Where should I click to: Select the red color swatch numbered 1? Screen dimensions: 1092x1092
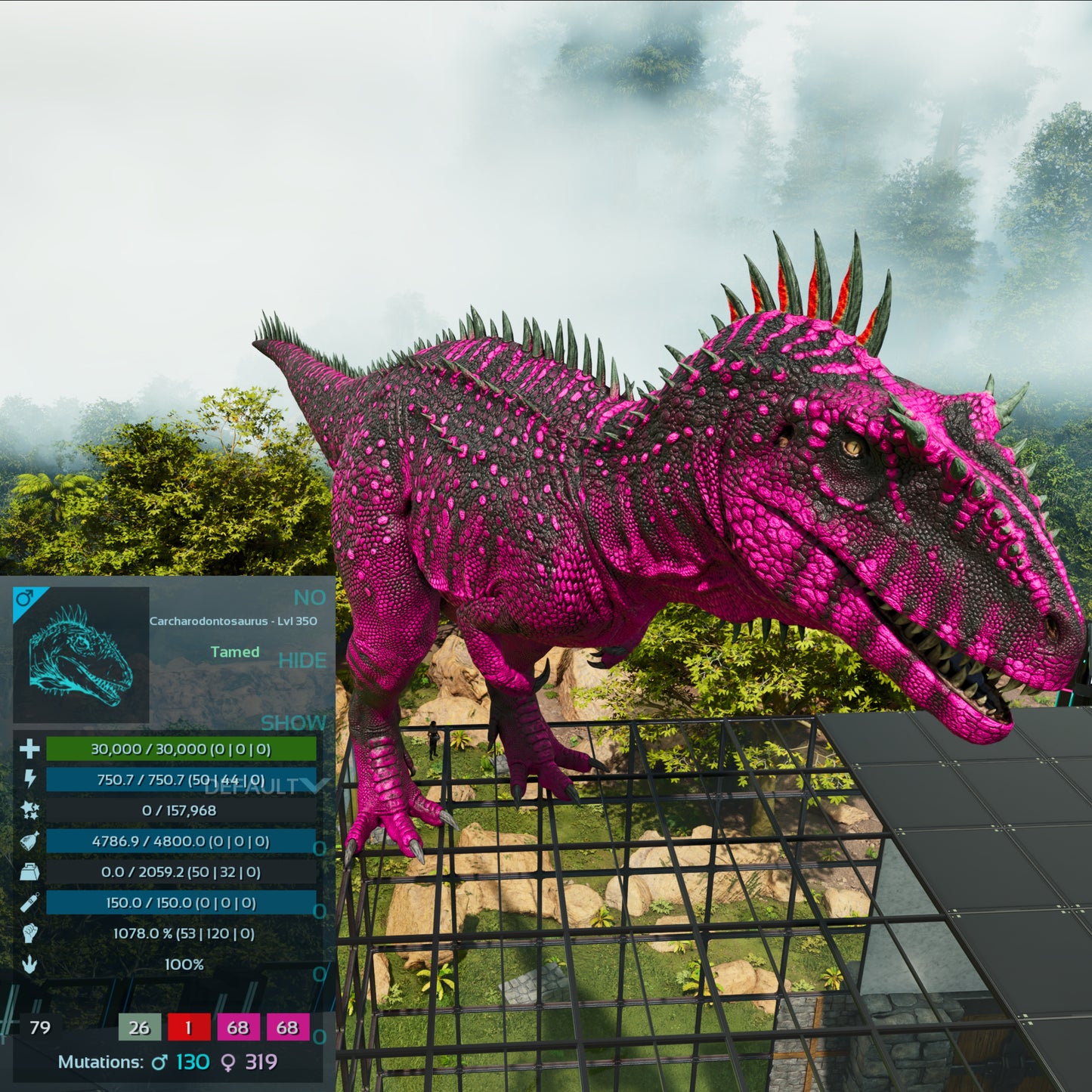click(x=189, y=1027)
